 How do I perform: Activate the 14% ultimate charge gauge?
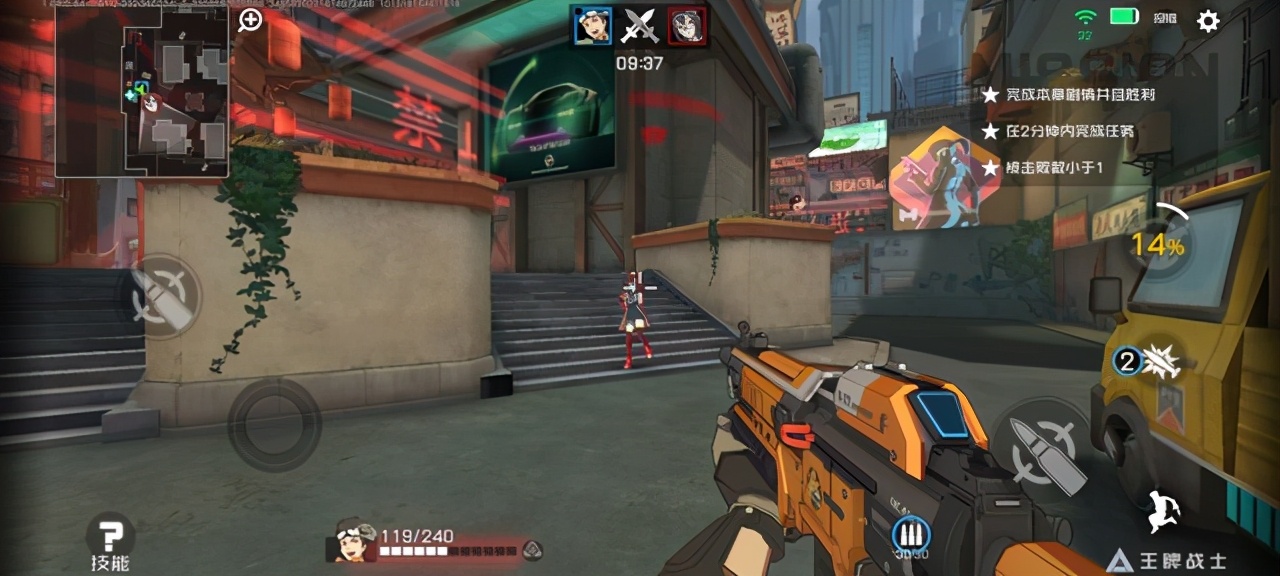click(1160, 243)
